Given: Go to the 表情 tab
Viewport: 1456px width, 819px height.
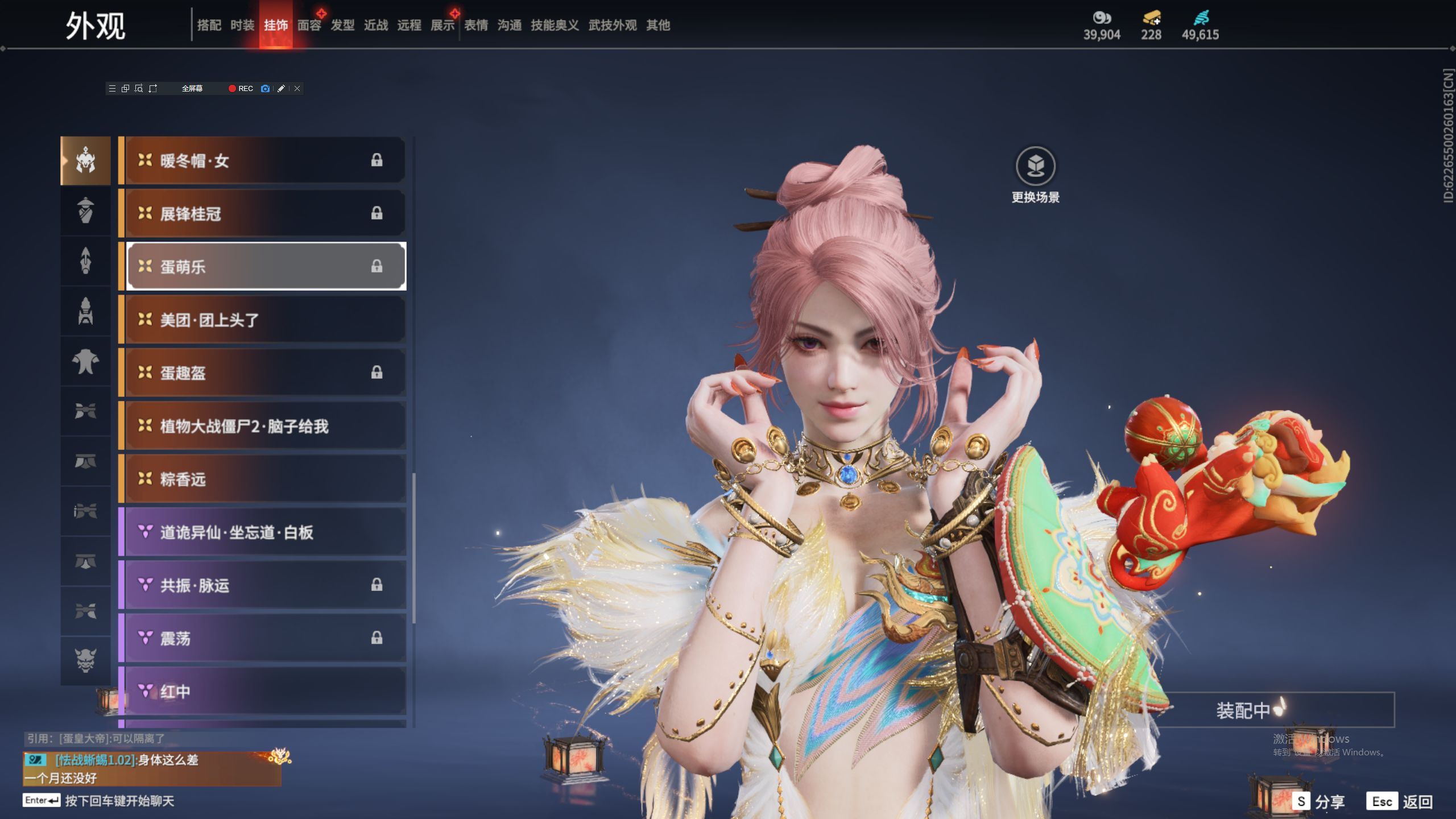Looking at the screenshot, I should pos(476,25).
